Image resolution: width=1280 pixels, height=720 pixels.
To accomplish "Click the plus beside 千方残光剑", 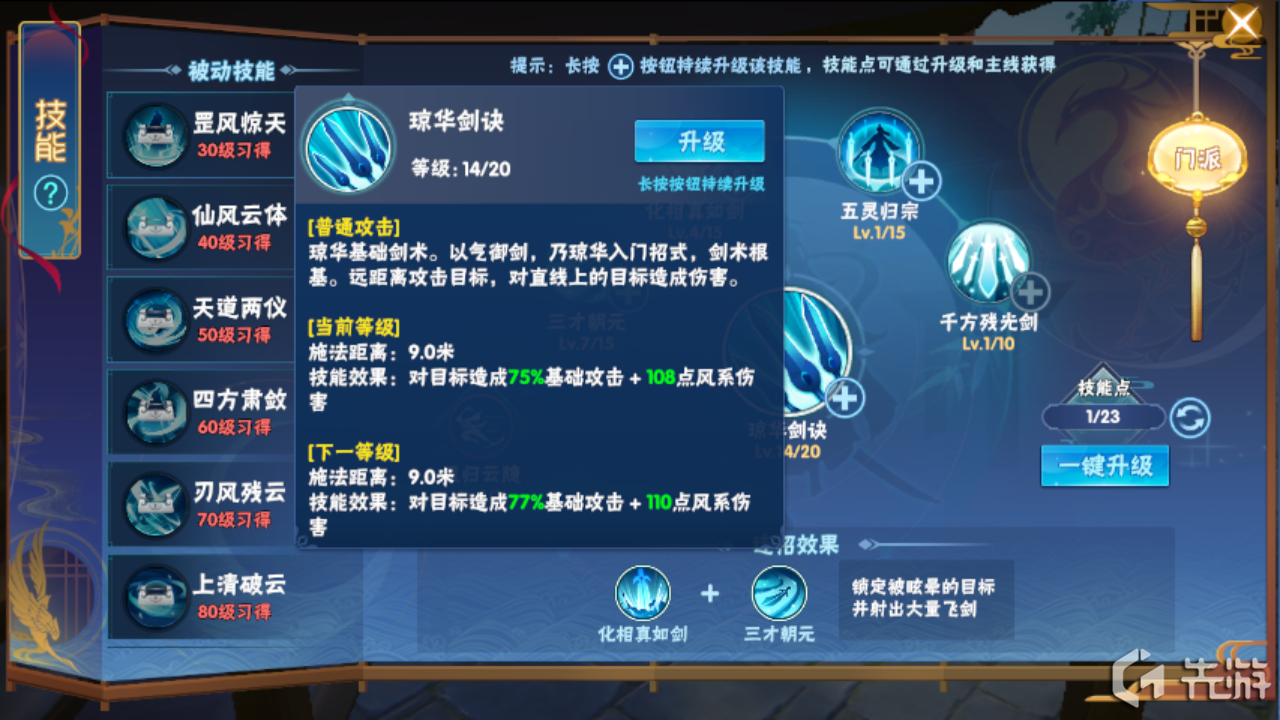I will tap(1030, 294).
